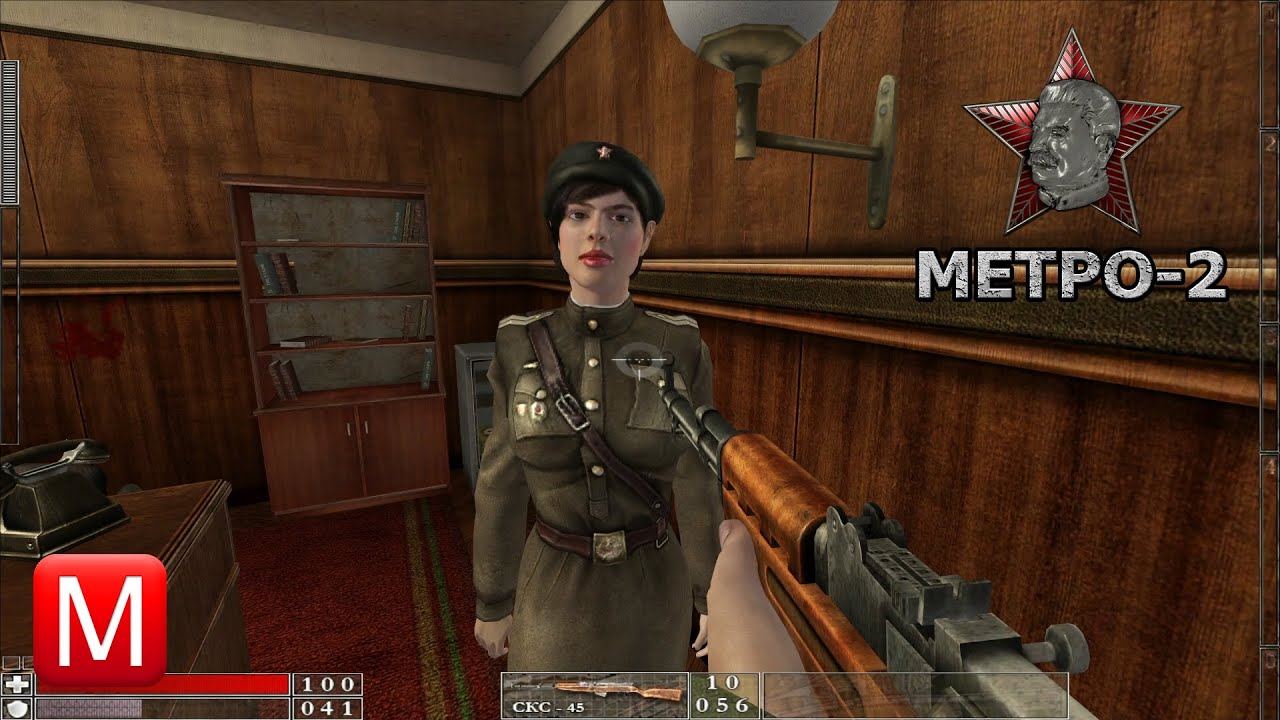1280x720 pixels.
Task: Click the armor value reading 041
Action: coord(328,708)
